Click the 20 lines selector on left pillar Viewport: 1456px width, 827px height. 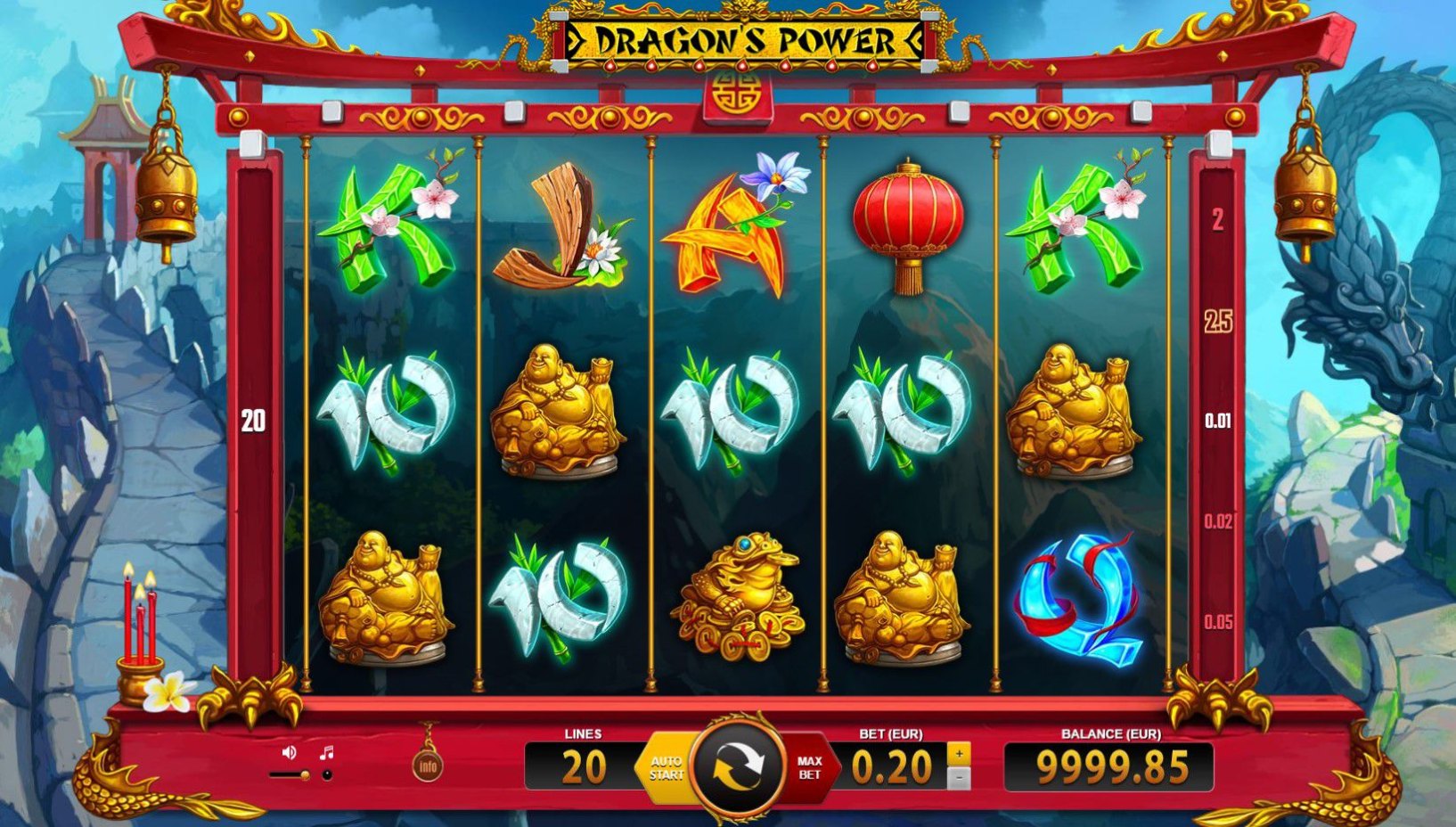pyautogui.click(x=254, y=421)
